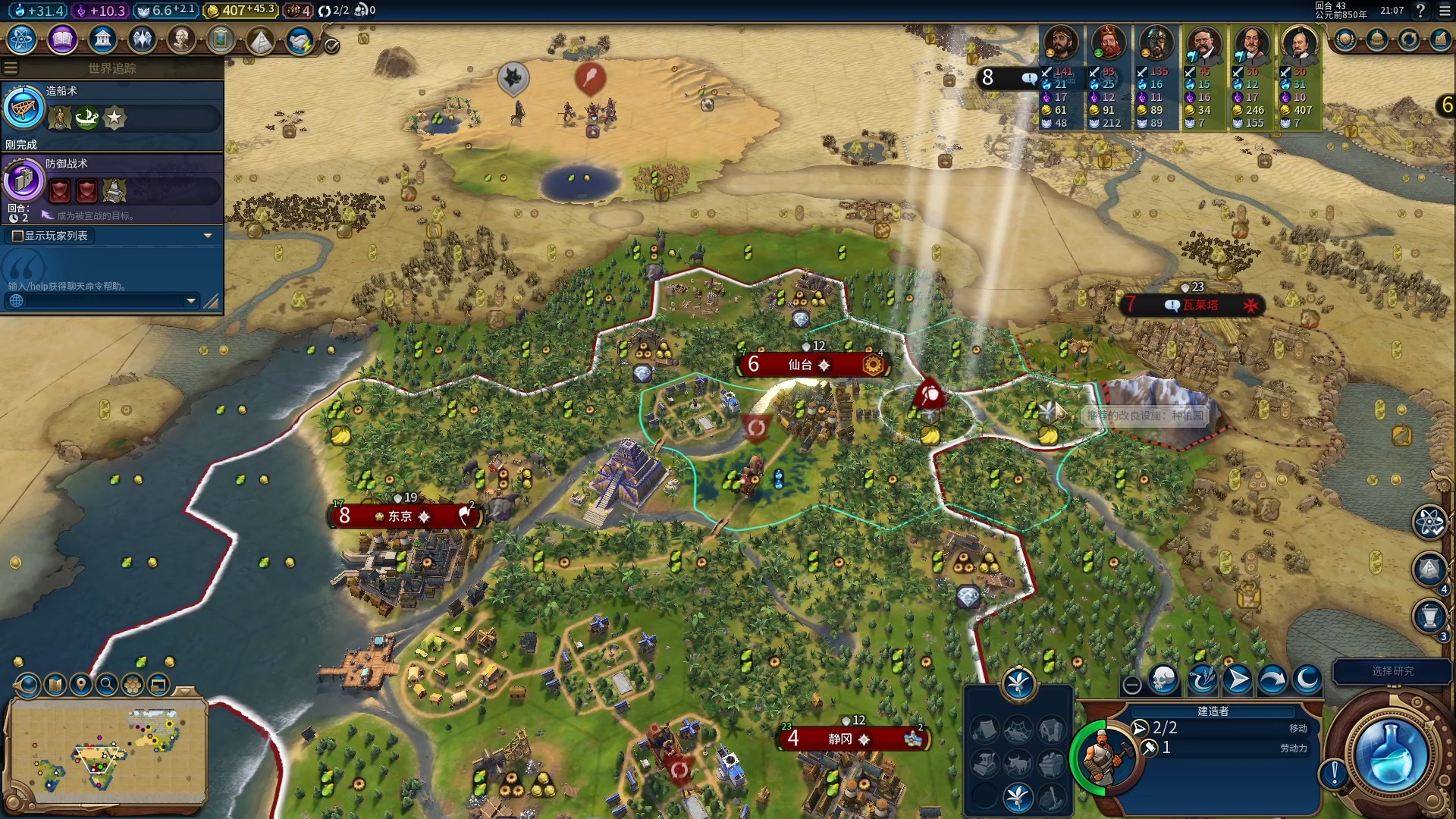Open the map pin tool
1456x819 pixels.
81,685
